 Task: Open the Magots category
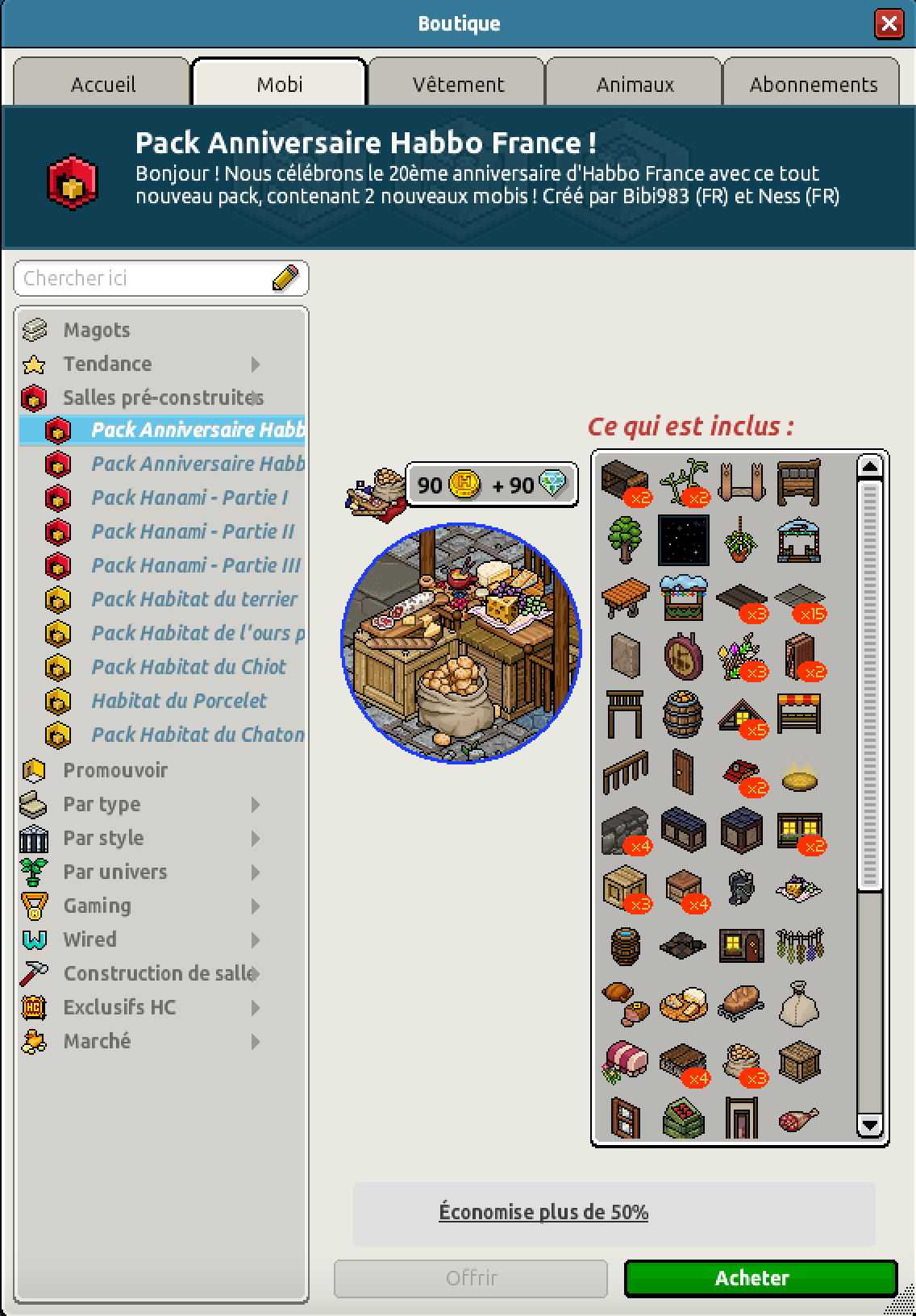click(x=96, y=330)
